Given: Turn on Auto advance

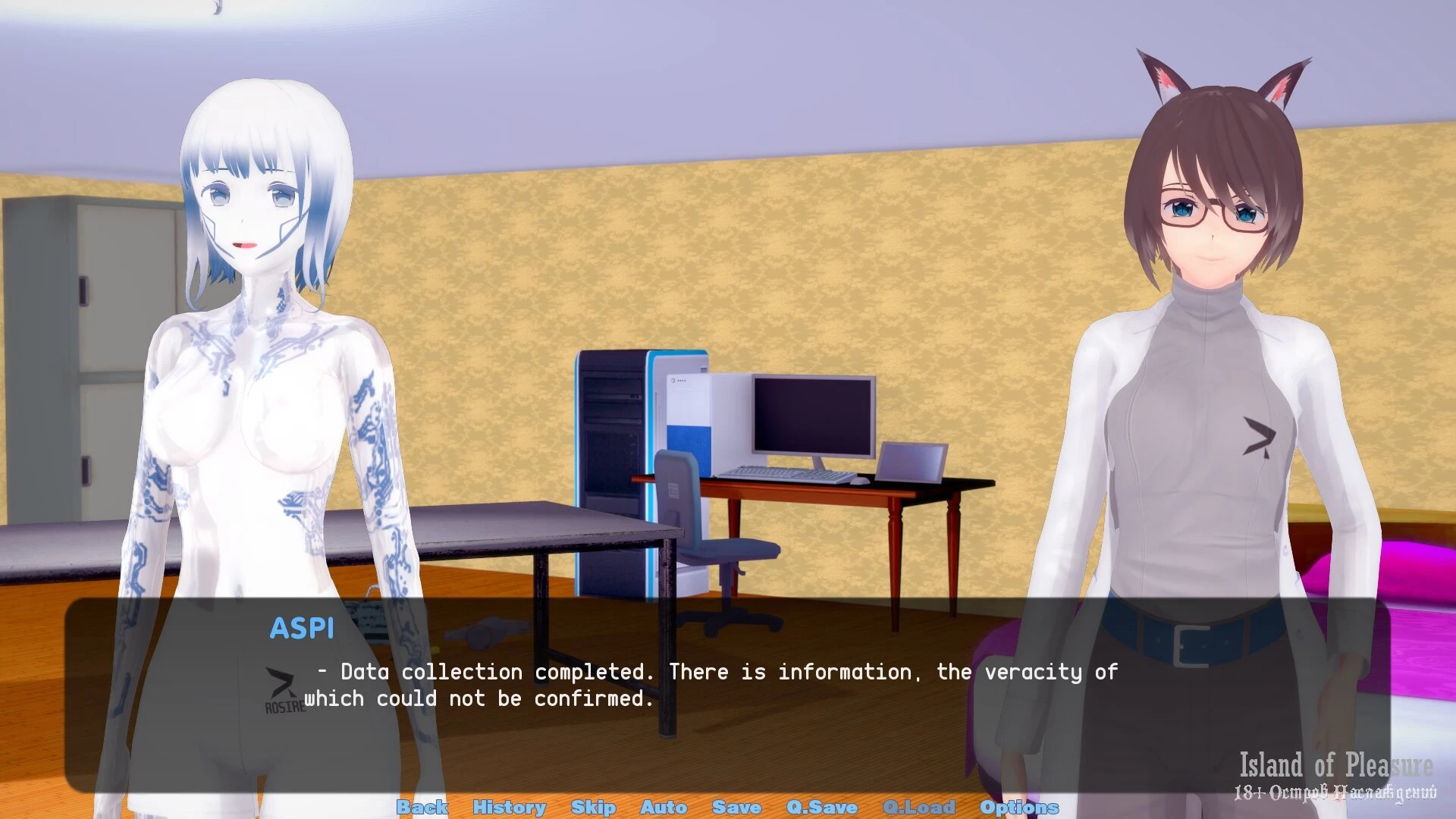Looking at the screenshot, I should (x=664, y=807).
